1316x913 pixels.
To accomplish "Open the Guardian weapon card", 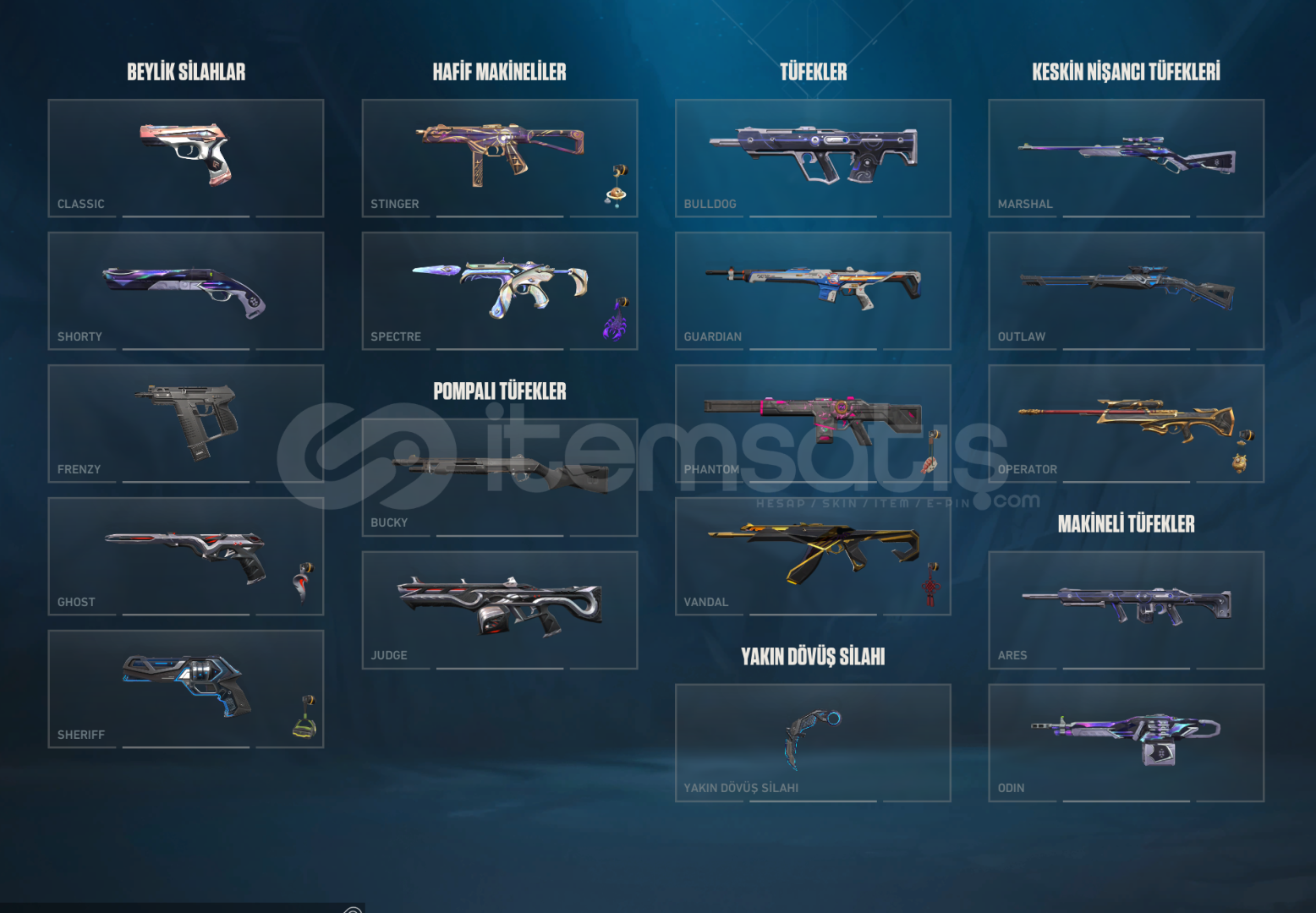I will pos(812,289).
